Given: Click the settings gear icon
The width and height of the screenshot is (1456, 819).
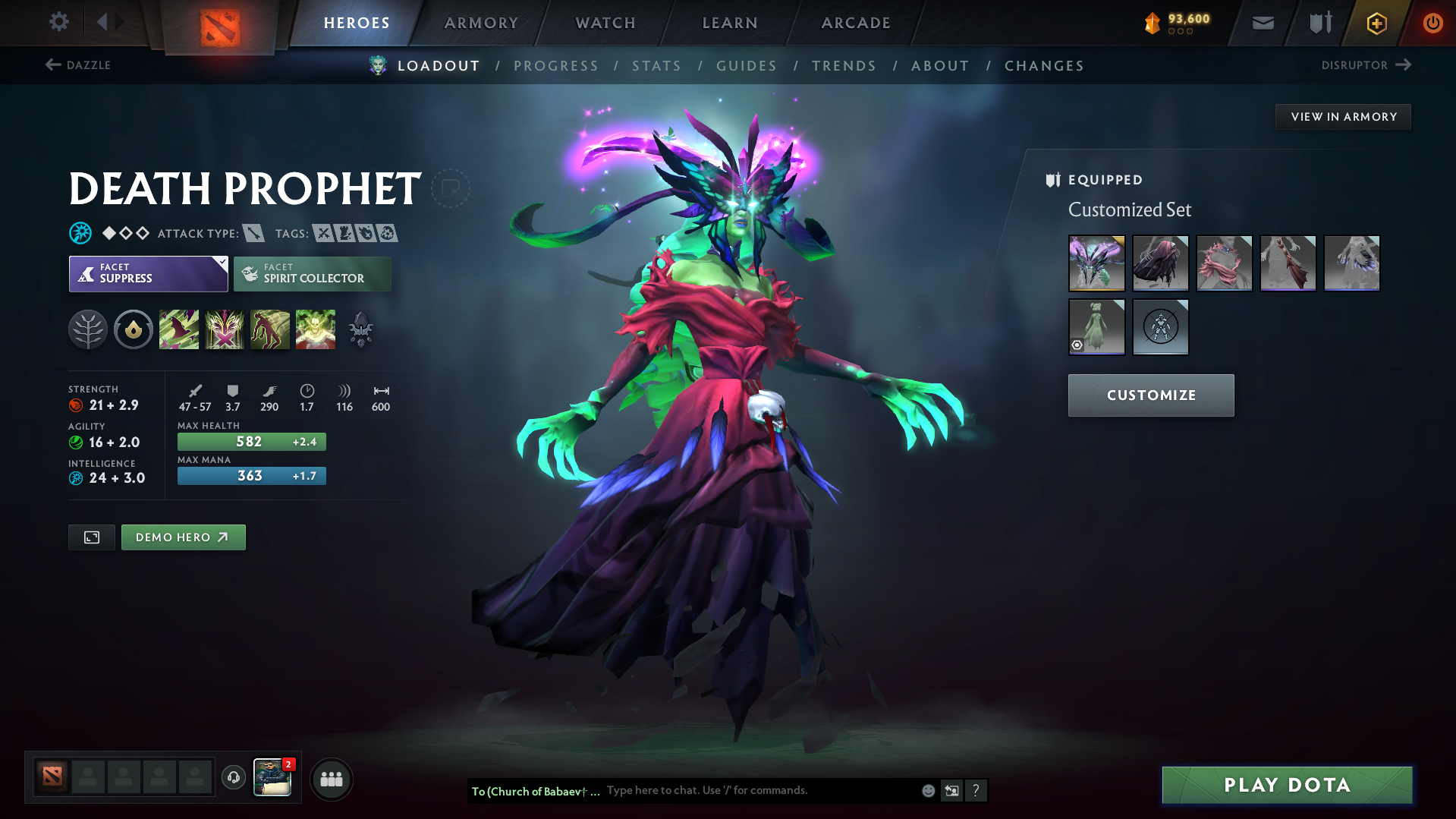Looking at the screenshot, I should 58,22.
